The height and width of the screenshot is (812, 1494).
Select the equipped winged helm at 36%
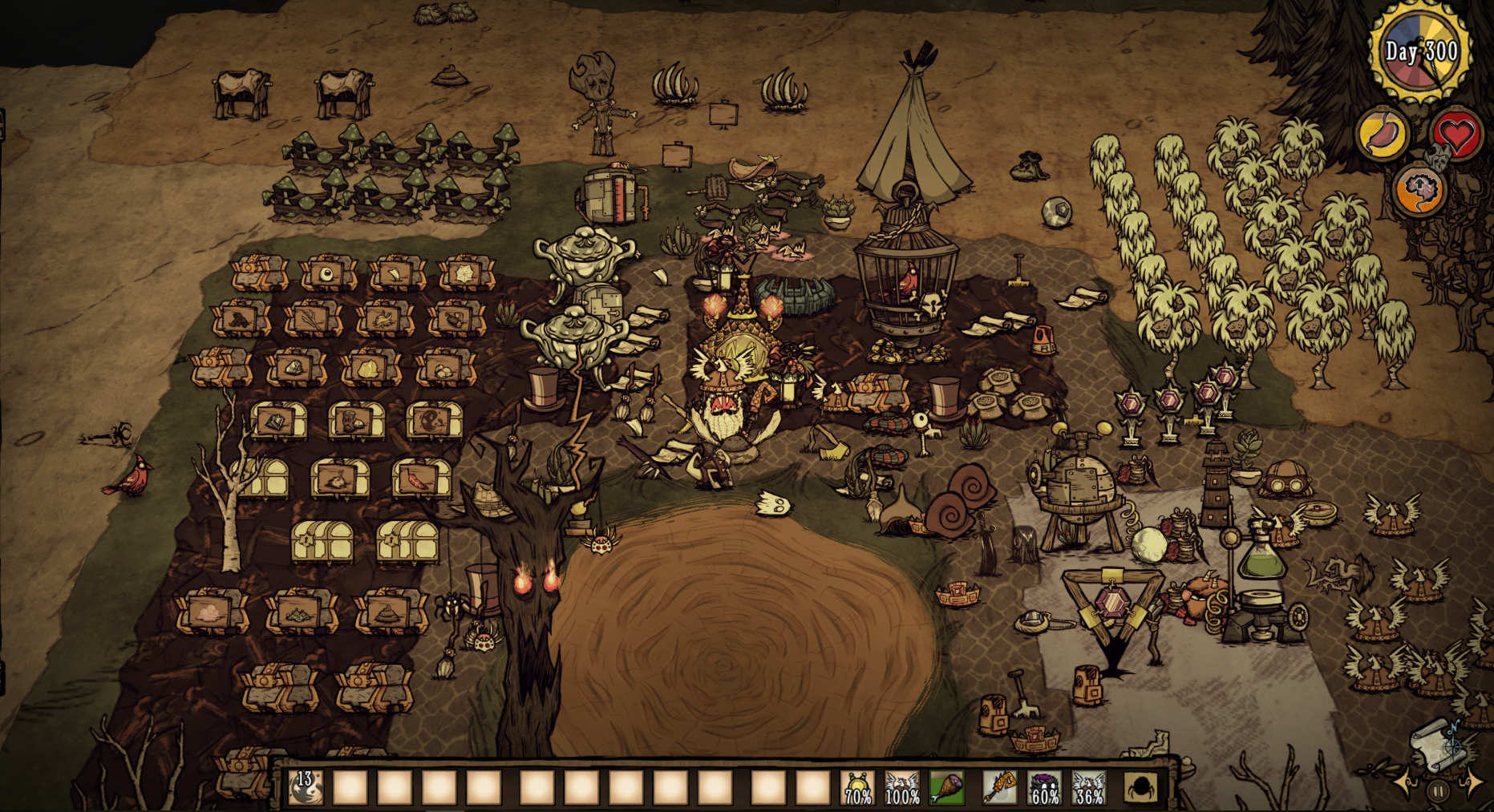[1088, 787]
